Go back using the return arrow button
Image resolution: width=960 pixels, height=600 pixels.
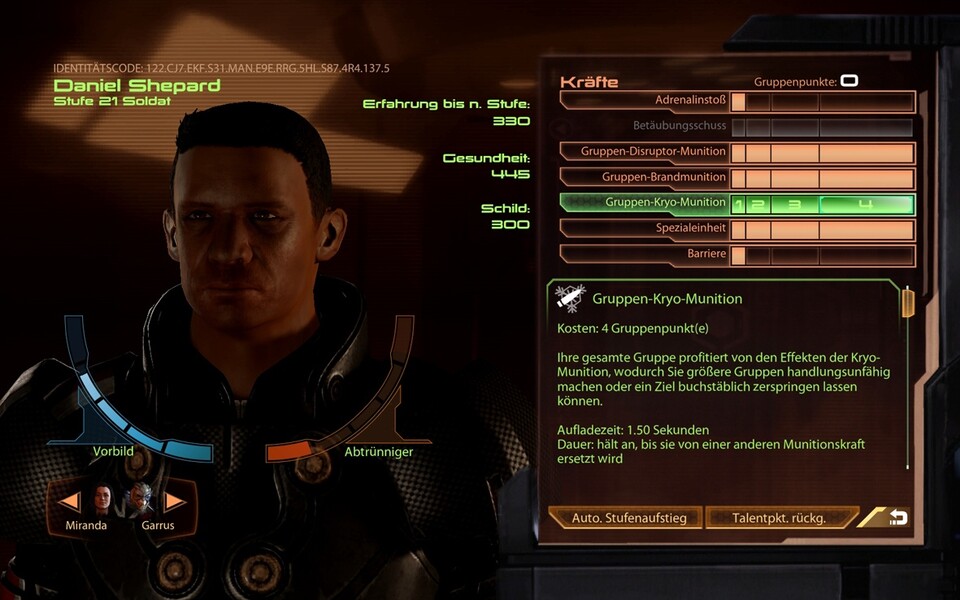(x=897, y=517)
